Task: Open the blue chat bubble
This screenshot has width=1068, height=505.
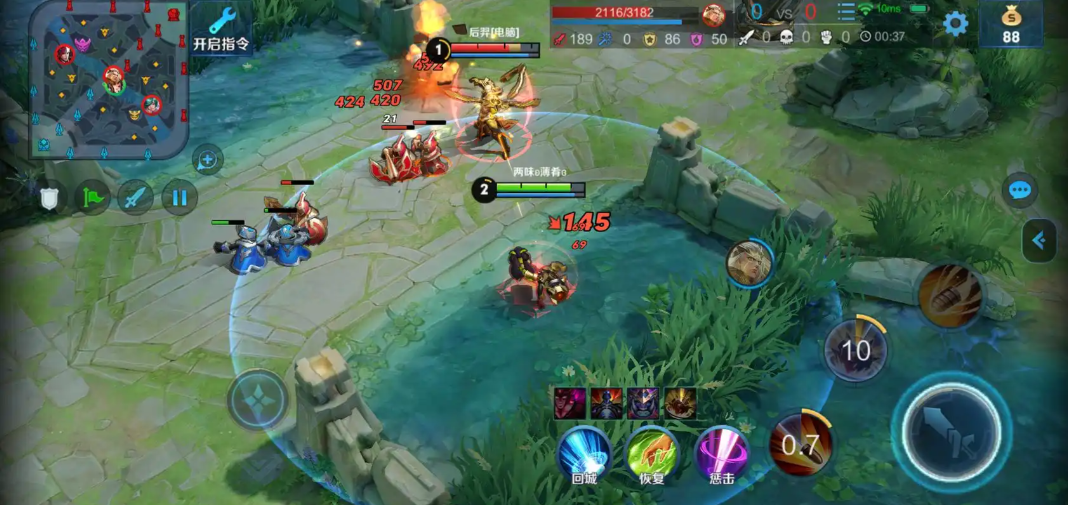Action: [1020, 190]
